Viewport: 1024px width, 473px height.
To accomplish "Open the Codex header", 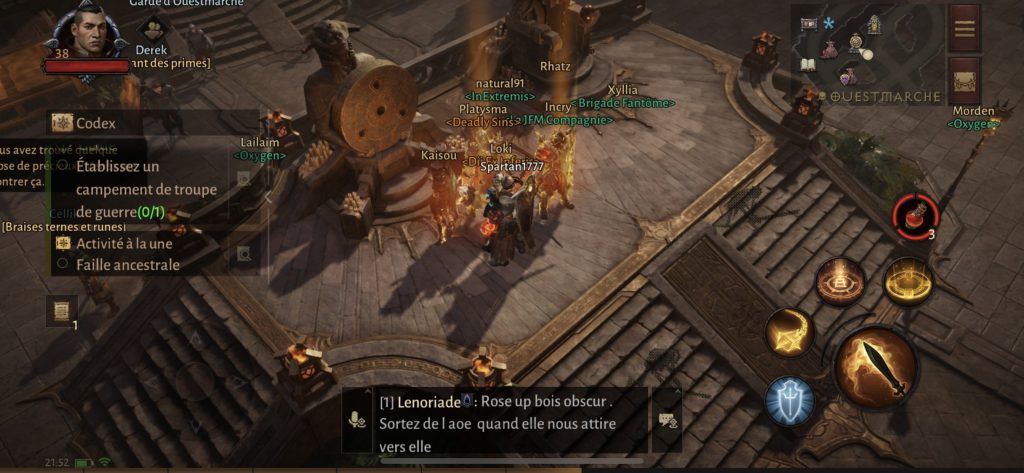I will [95, 123].
